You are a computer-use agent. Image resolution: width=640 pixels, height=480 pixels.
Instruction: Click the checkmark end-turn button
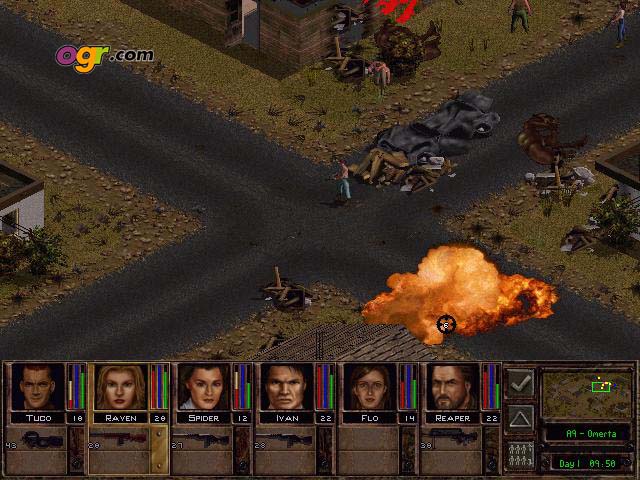520,383
